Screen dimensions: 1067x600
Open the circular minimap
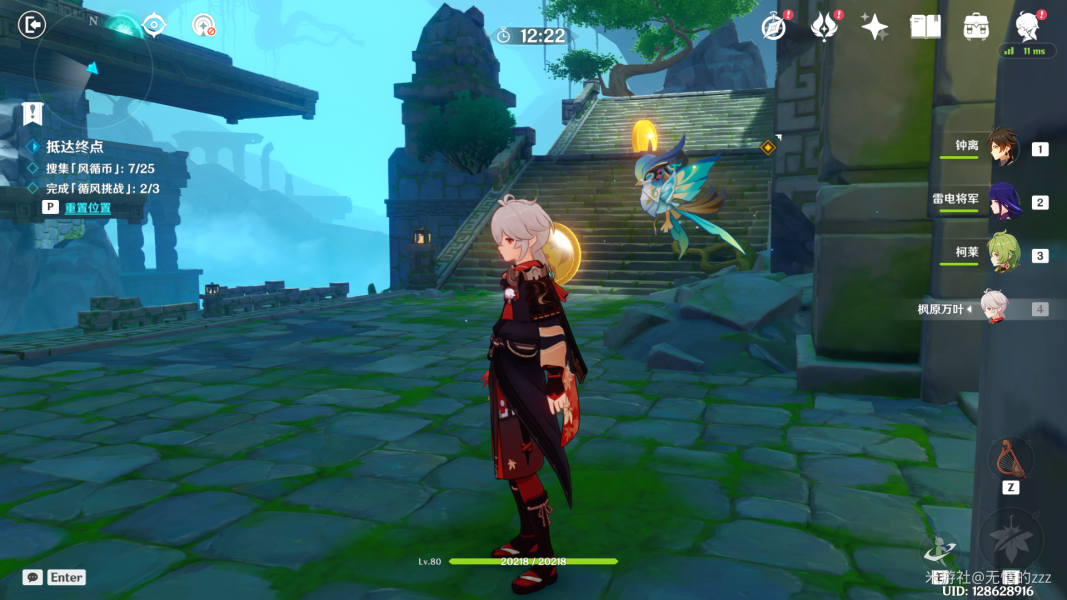[x=92, y=68]
